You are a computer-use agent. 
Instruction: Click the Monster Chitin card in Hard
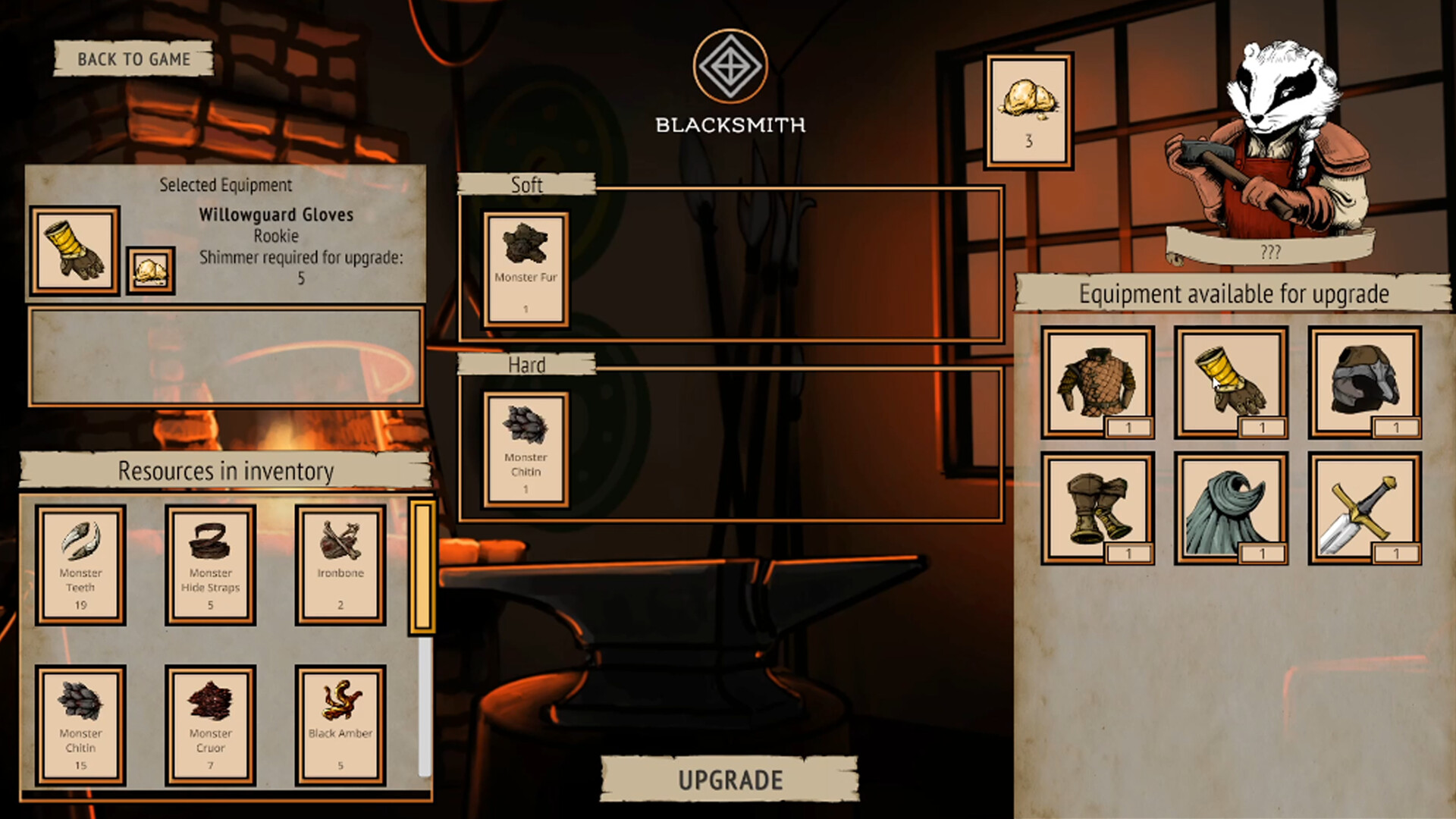click(526, 449)
